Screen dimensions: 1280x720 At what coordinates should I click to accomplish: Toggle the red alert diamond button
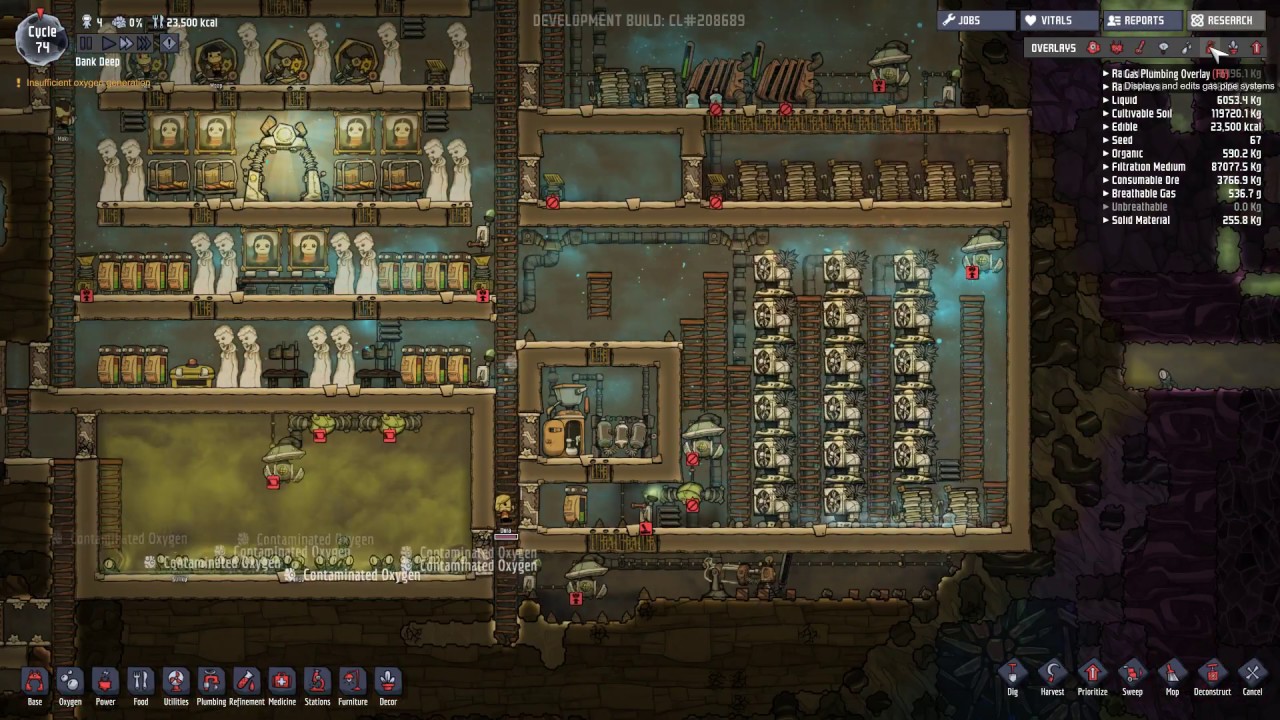point(169,43)
